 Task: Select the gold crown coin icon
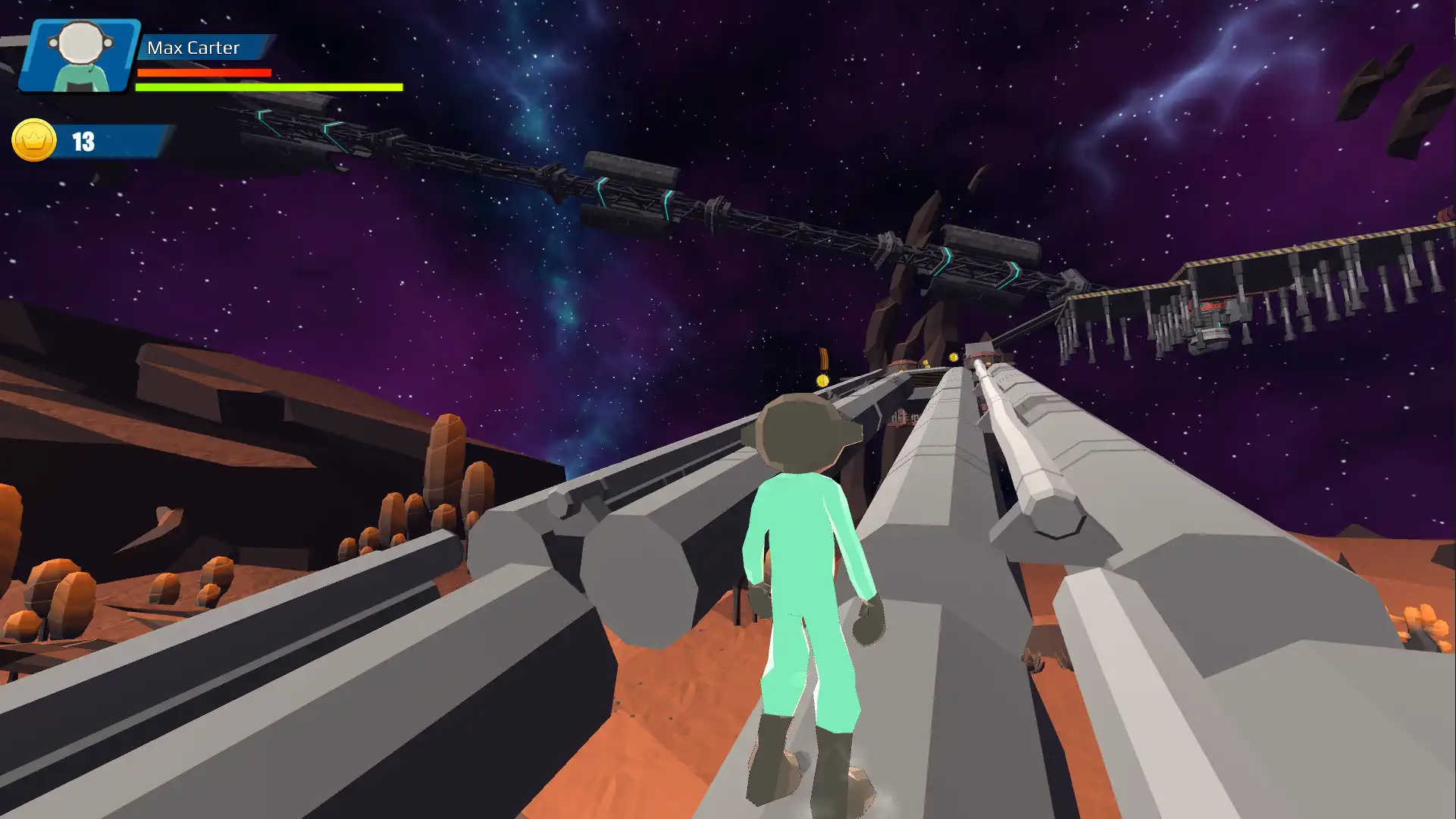coord(34,140)
